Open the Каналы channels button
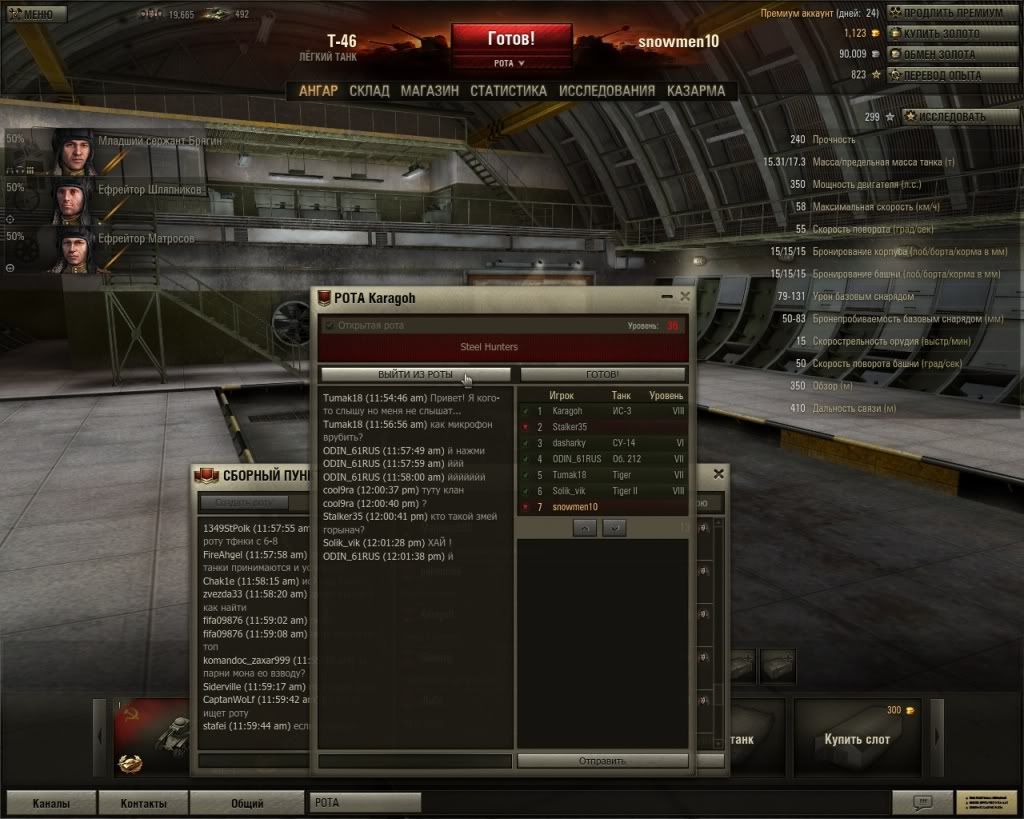Image resolution: width=1024 pixels, height=819 pixels. (51, 803)
